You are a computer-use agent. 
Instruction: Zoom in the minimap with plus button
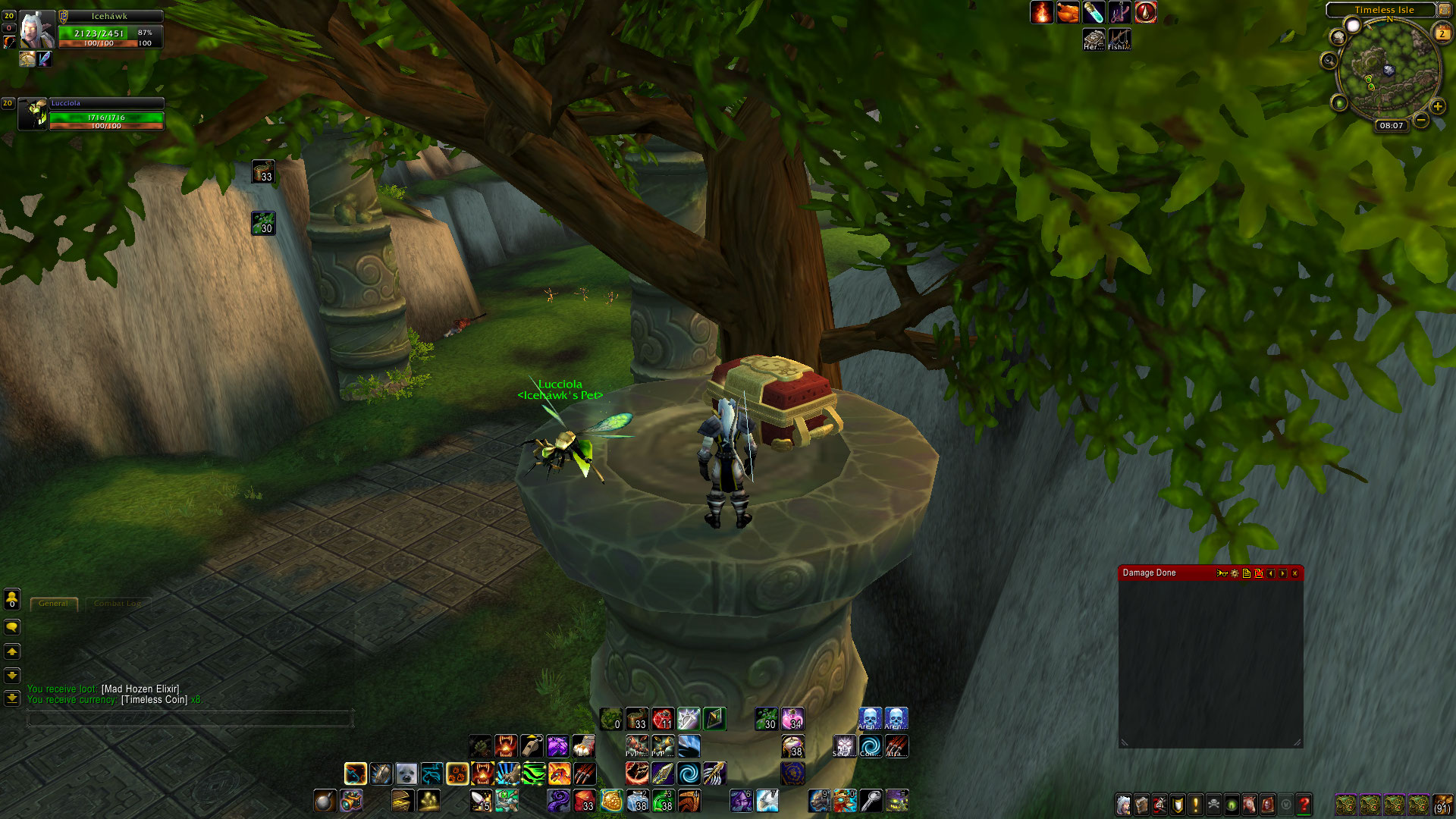[1437, 106]
